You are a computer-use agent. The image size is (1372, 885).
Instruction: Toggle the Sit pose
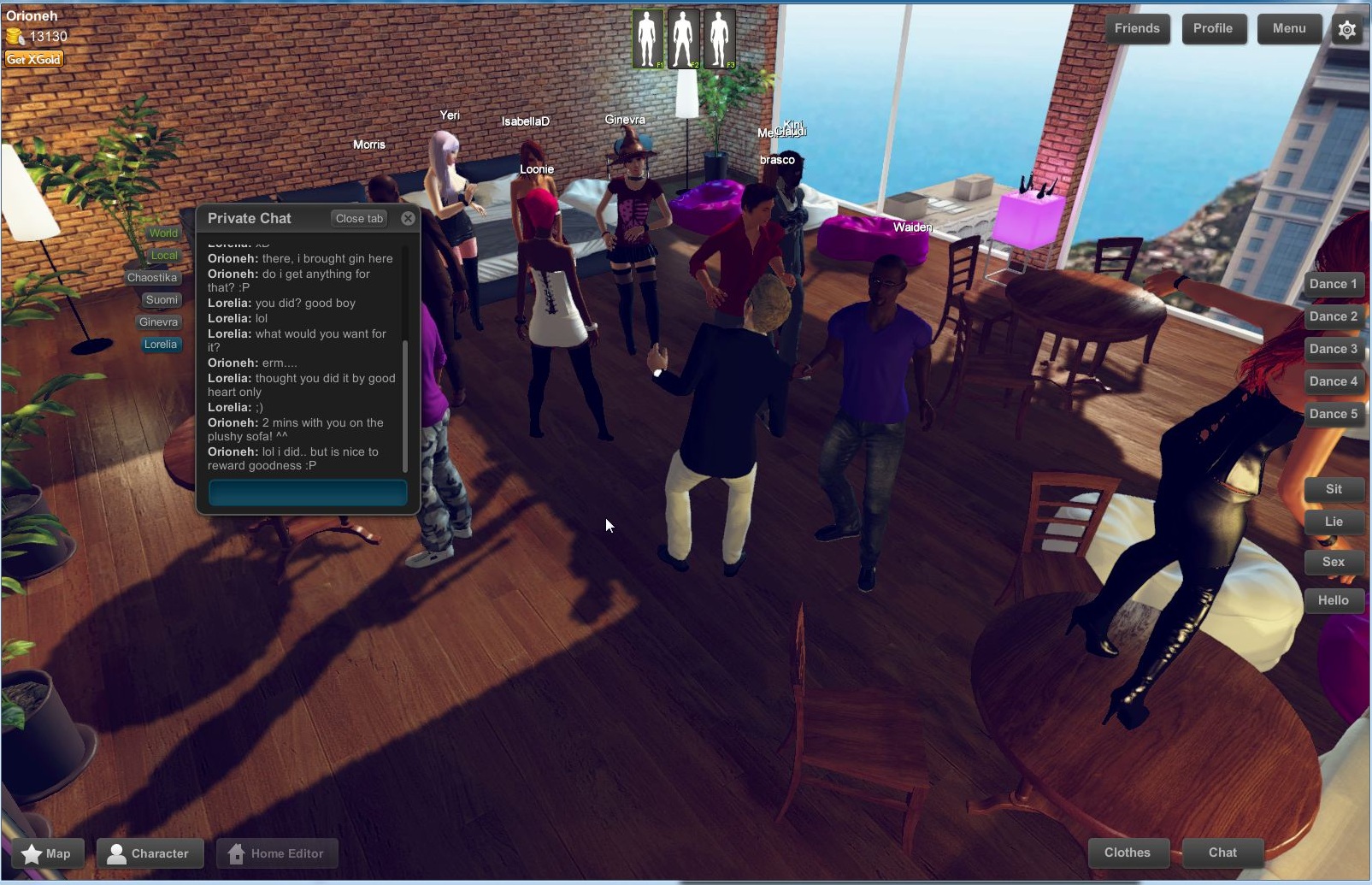click(x=1334, y=489)
